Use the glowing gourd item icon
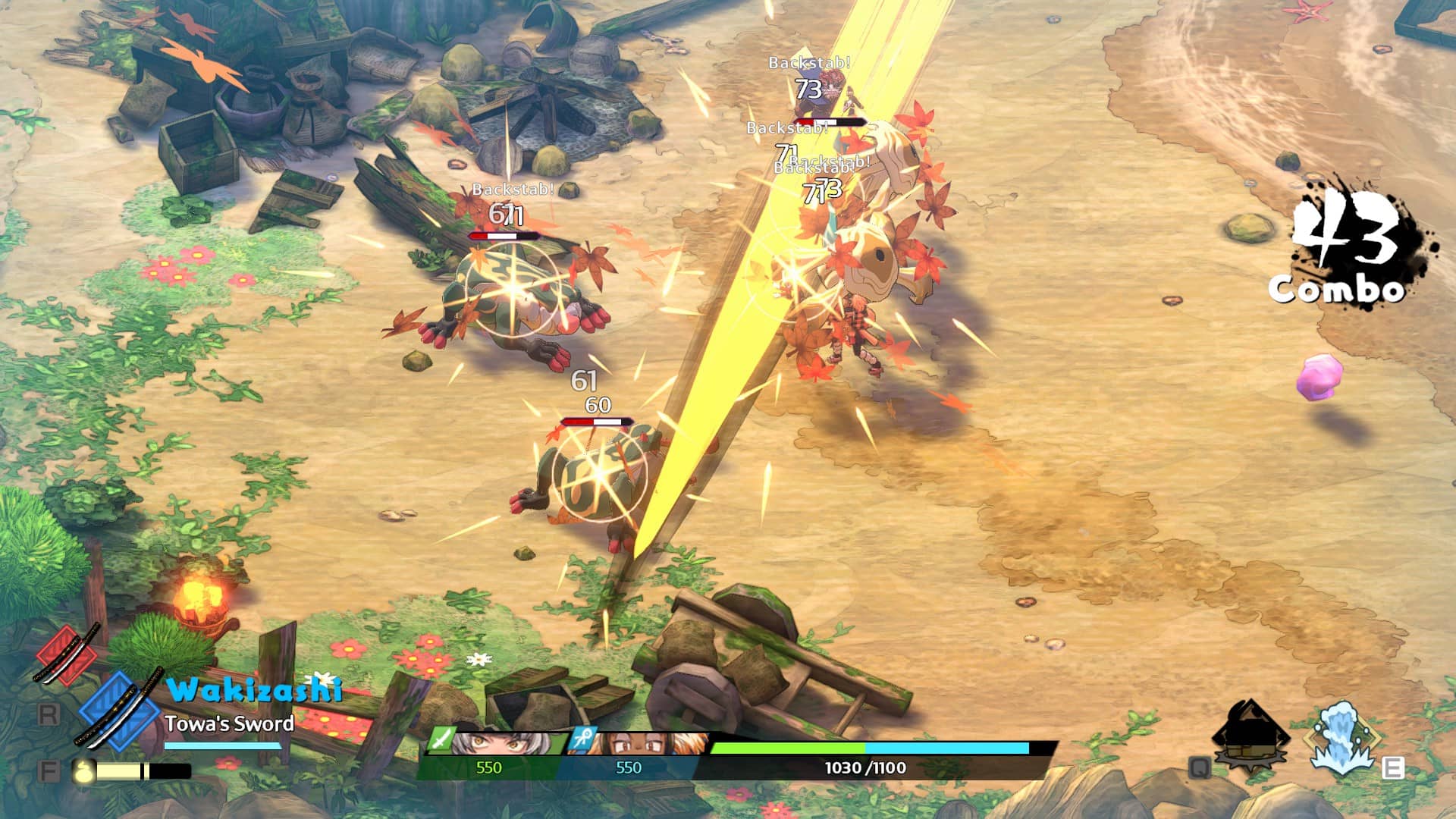Screen dimensions: 1456x819 pyautogui.click(x=84, y=771)
